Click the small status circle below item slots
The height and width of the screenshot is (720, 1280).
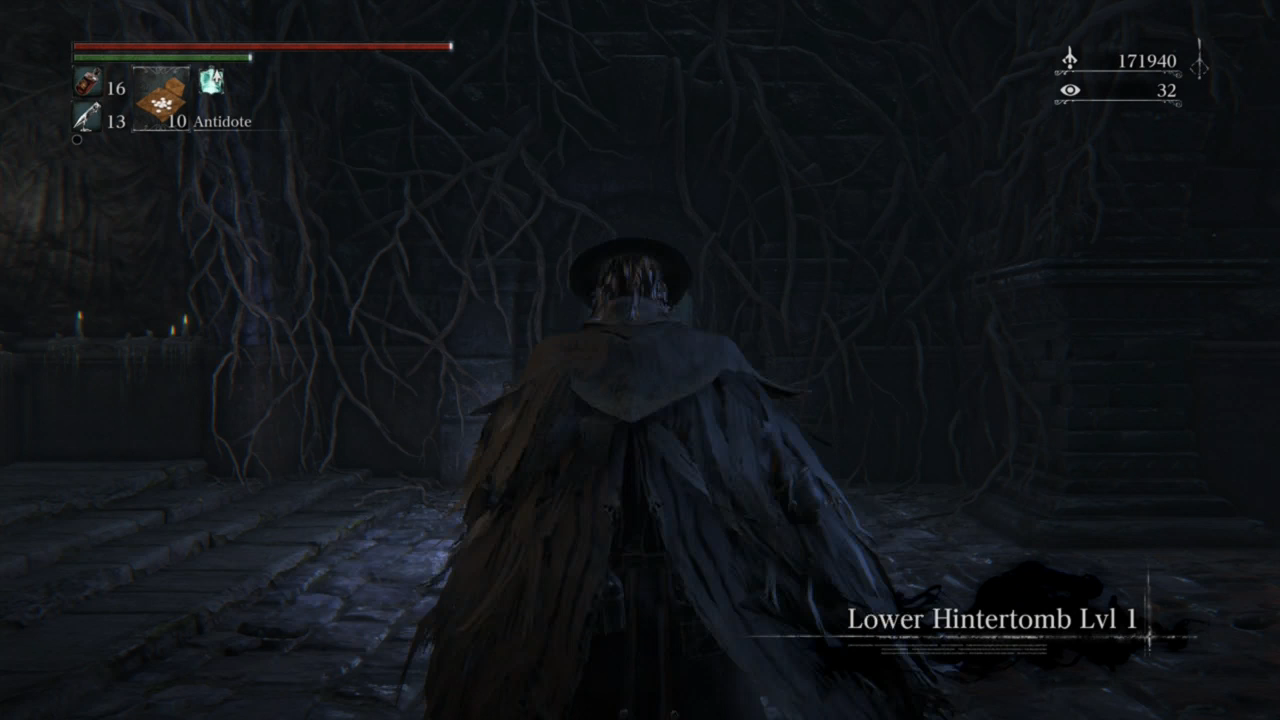coord(76,139)
